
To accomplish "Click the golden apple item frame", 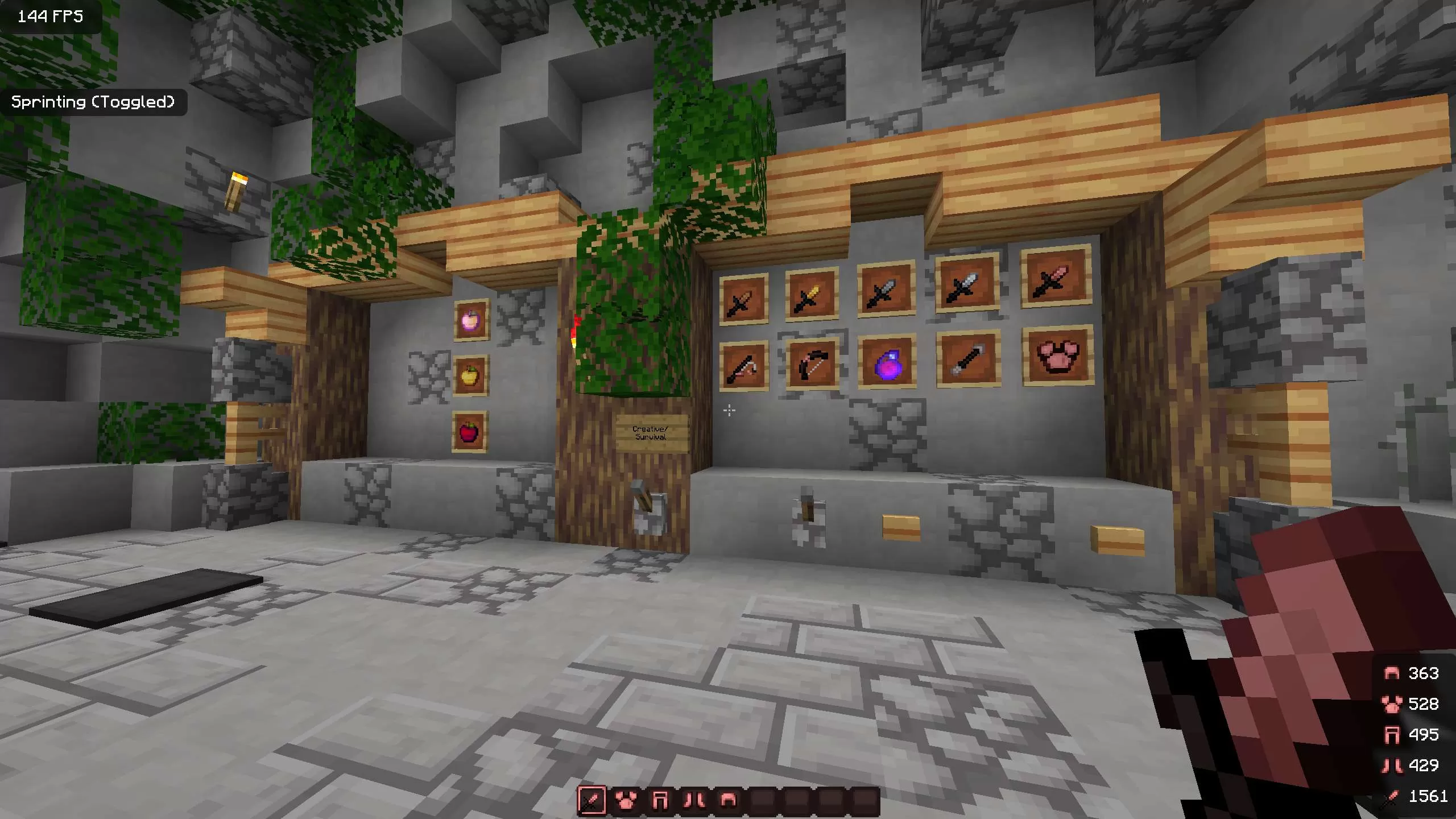I will pyautogui.click(x=472, y=375).
